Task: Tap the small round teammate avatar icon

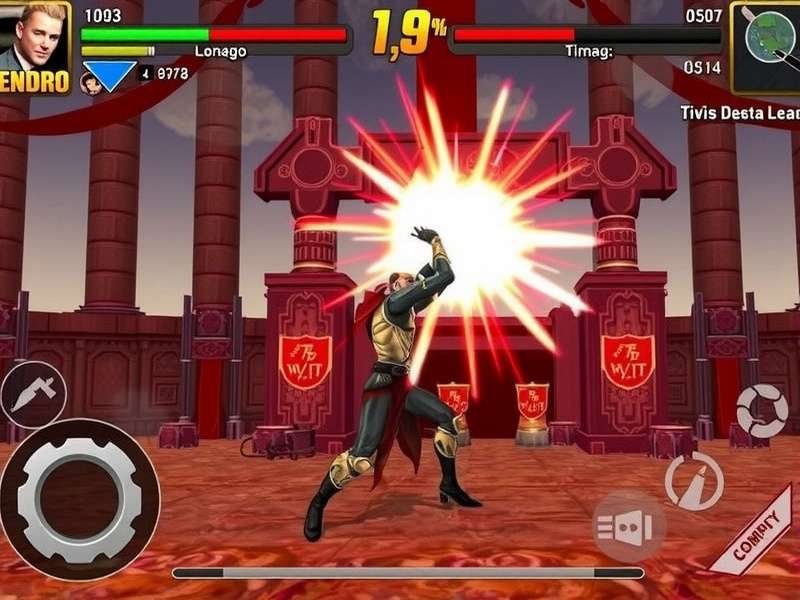Action: [89, 83]
